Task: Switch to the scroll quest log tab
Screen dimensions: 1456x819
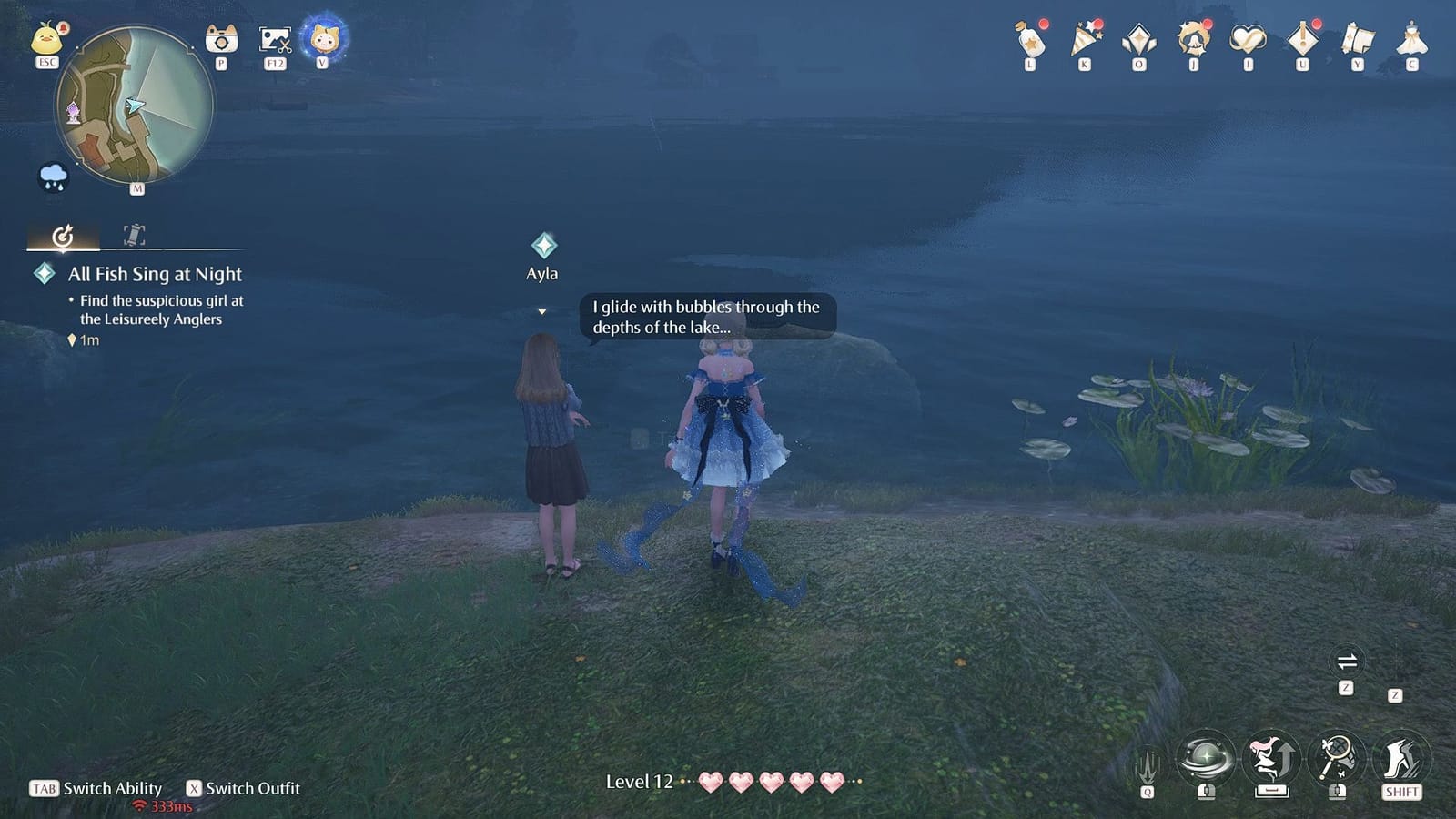Action: pos(133,235)
